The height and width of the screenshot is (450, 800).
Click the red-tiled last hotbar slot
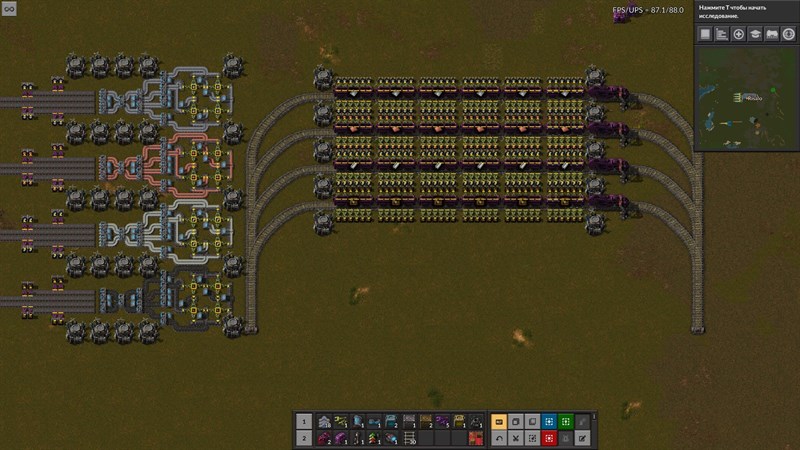476,438
